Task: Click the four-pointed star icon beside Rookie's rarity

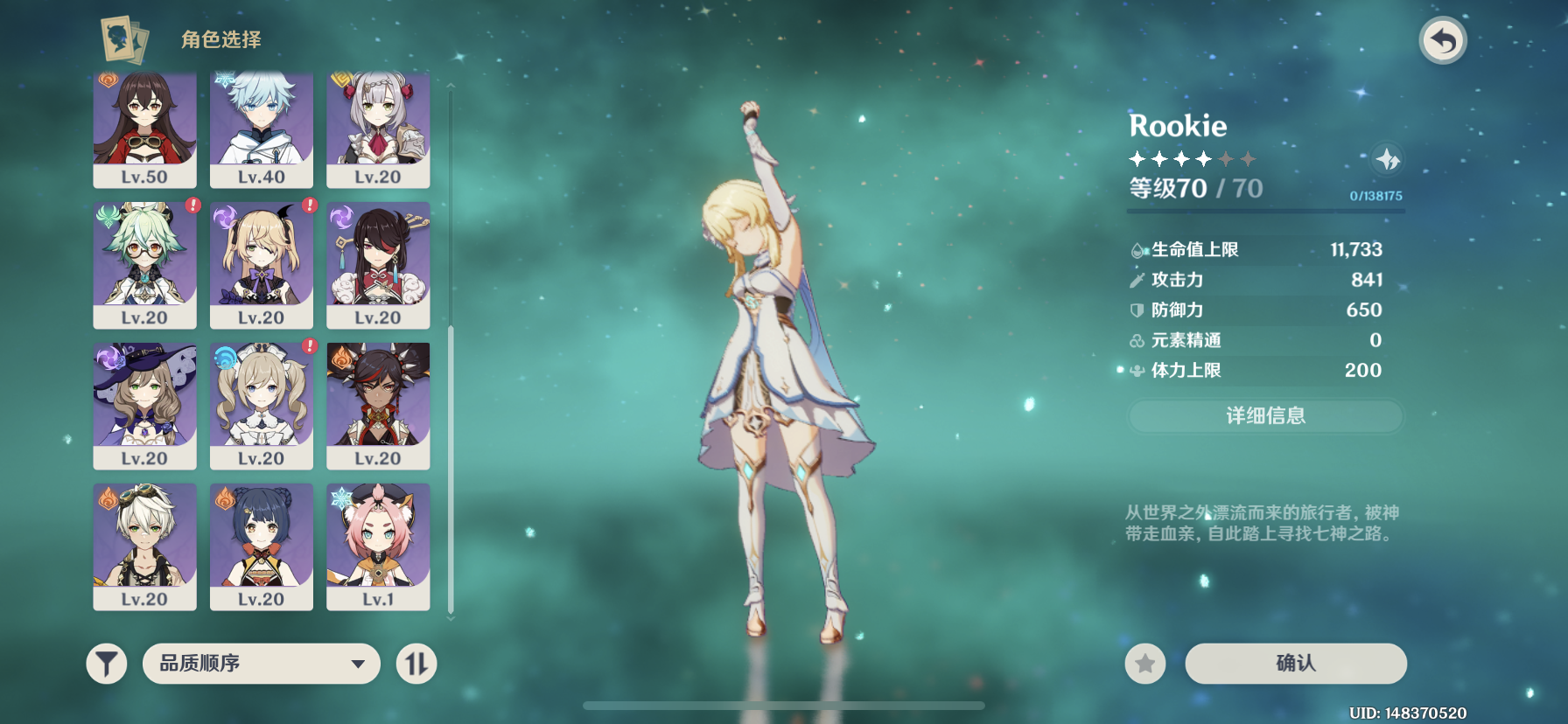Action: tap(1387, 159)
